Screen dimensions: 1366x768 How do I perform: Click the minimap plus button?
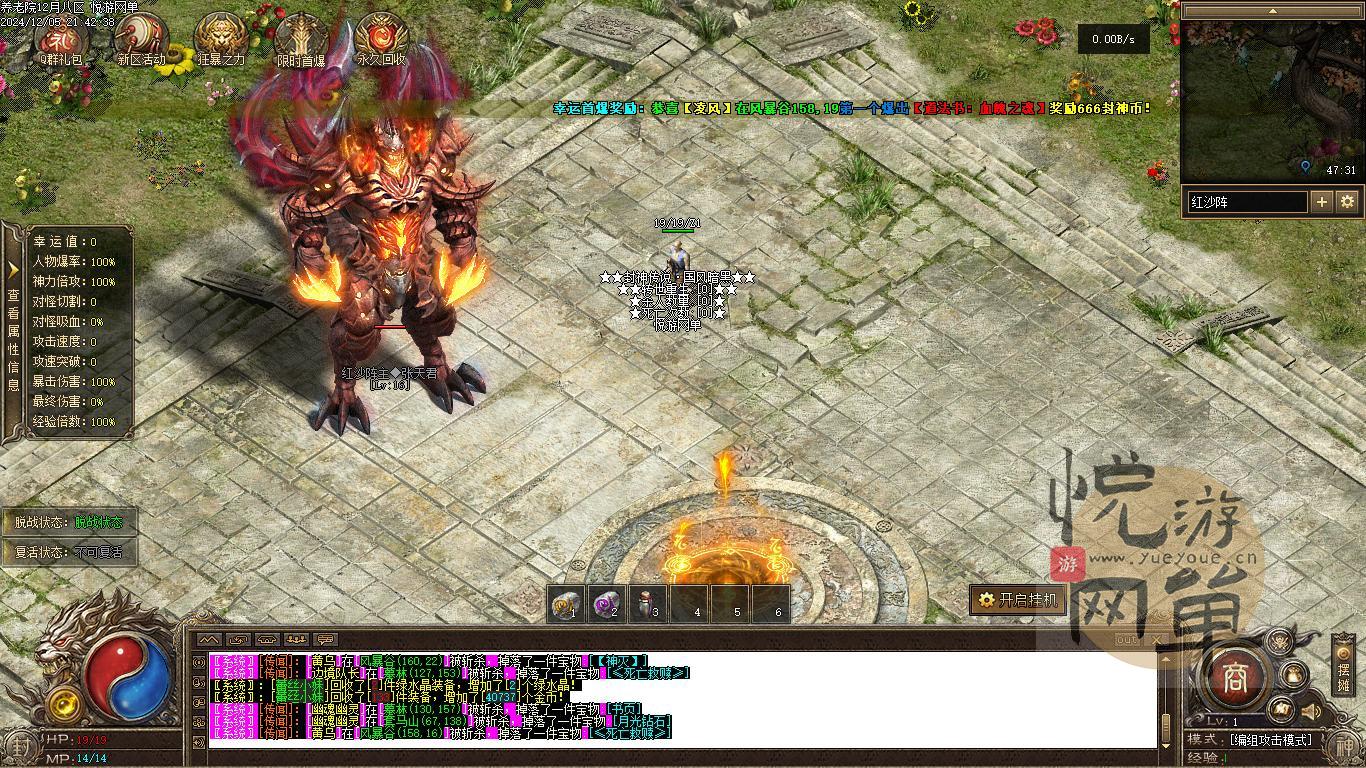point(1322,202)
